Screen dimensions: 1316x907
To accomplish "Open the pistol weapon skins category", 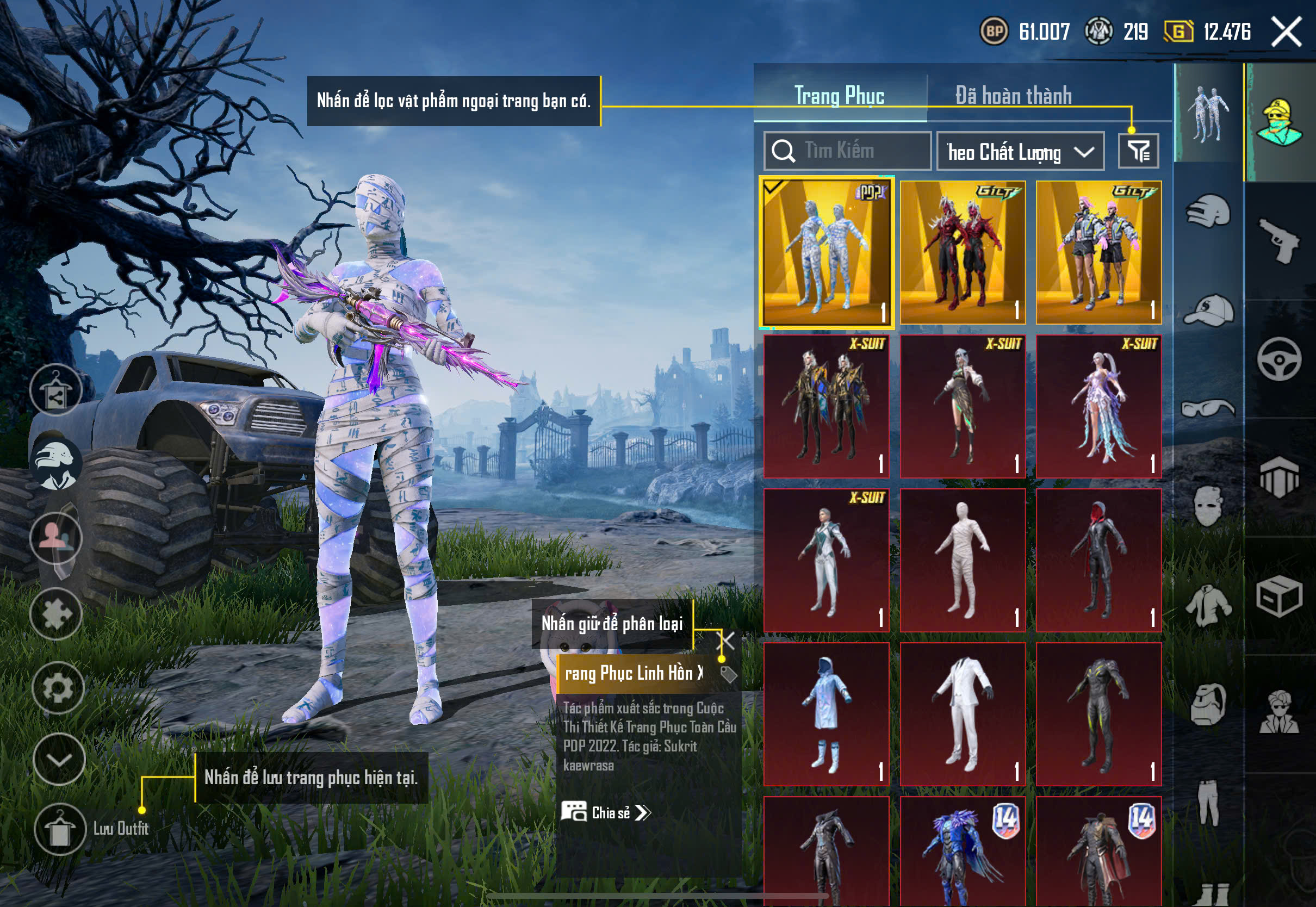I will click(1279, 240).
